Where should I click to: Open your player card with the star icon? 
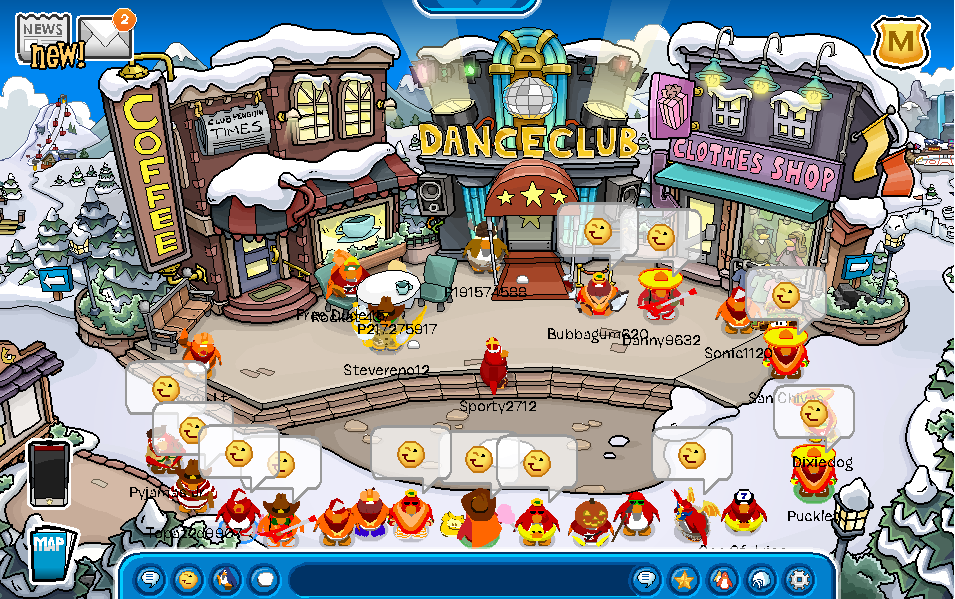(x=684, y=579)
